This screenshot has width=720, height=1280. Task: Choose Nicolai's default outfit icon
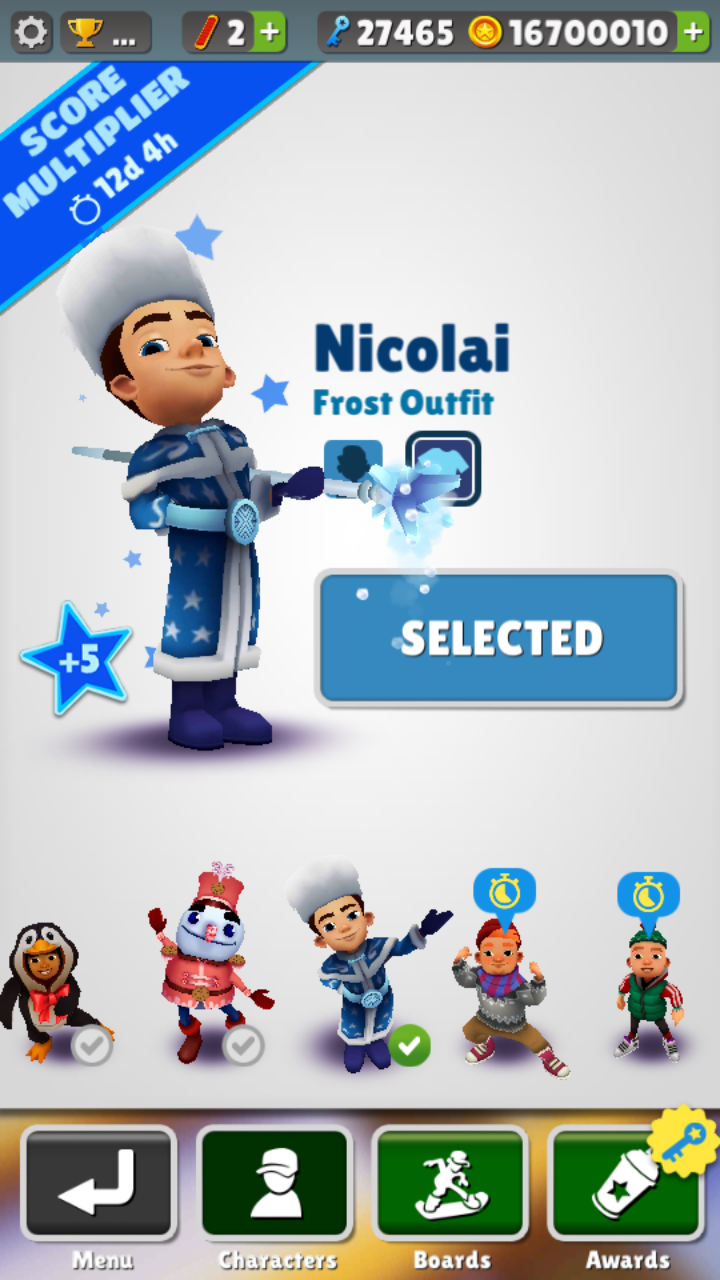point(352,467)
